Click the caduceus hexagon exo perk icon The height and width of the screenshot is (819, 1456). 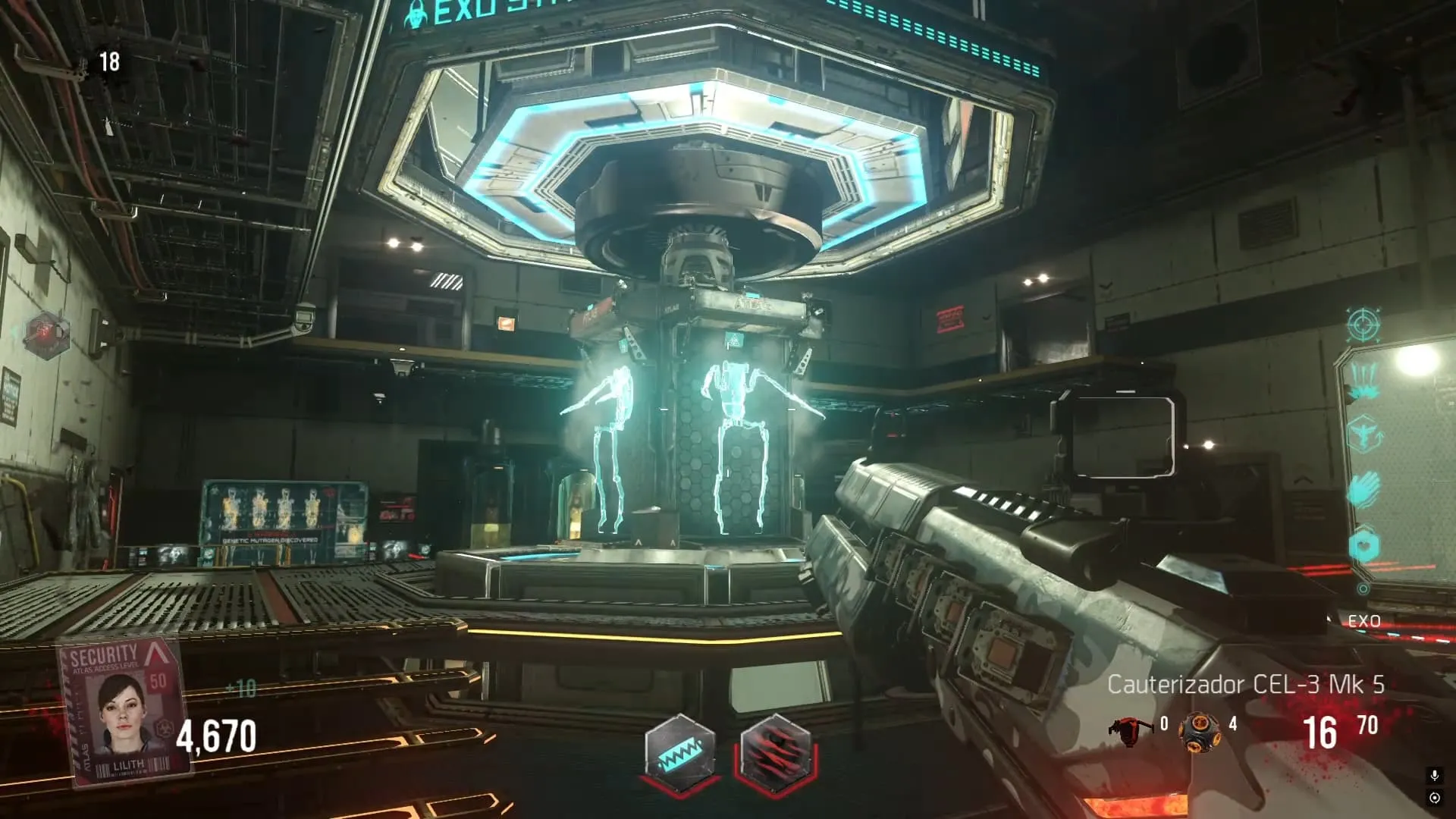click(1363, 435)
